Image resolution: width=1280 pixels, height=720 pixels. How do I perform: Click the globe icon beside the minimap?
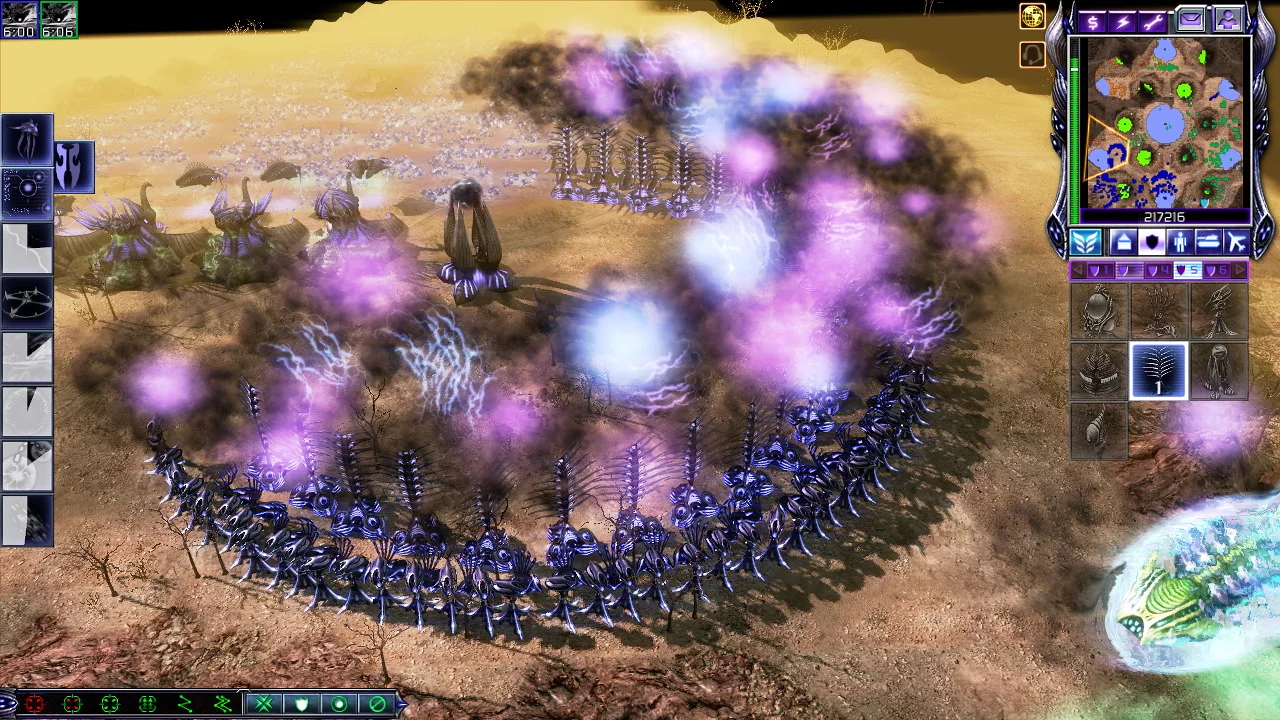pos(1032,16)
